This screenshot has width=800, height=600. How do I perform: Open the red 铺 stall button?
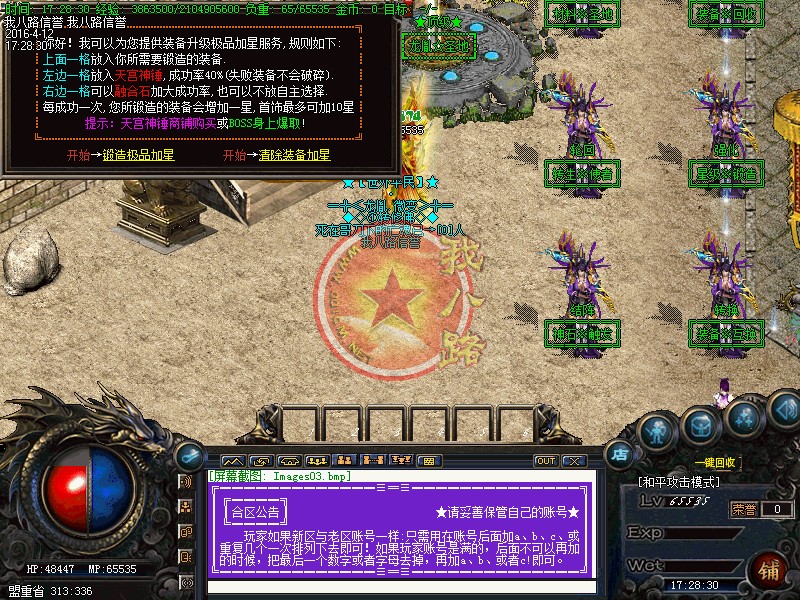click(771, 571)
